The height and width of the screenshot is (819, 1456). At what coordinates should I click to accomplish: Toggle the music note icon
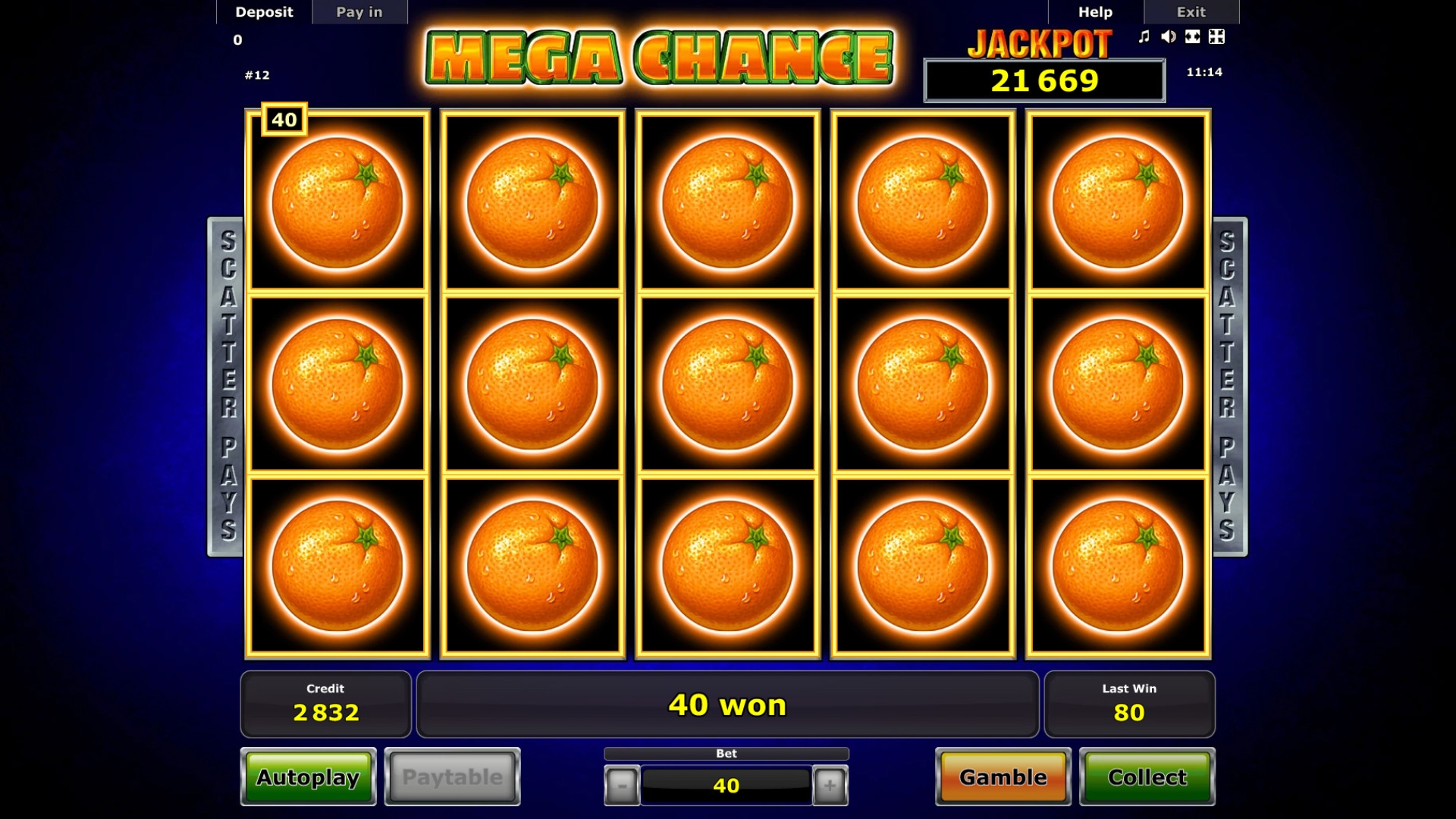click(x=1144, y=36)
